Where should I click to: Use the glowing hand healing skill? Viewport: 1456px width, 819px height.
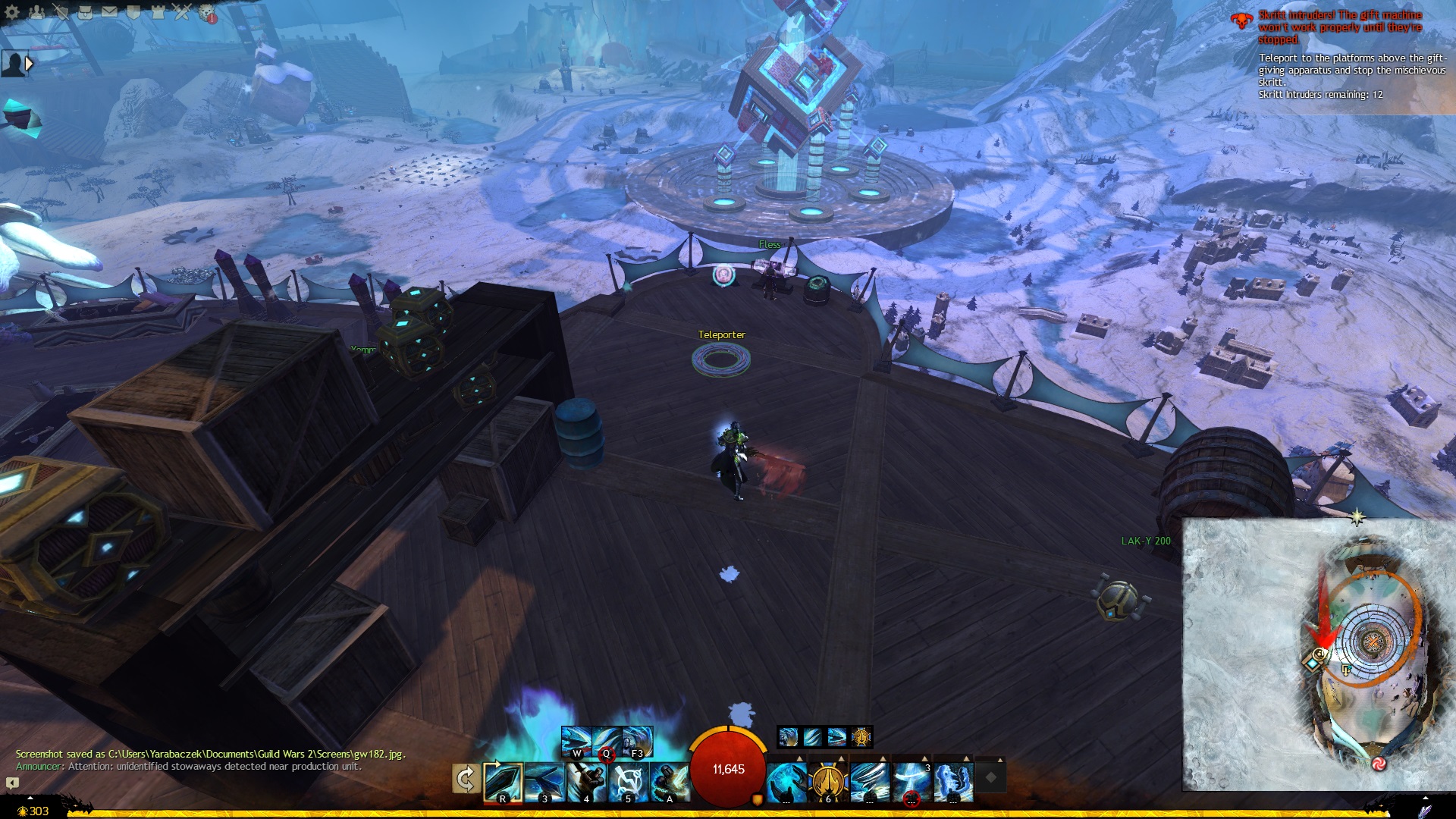pyautogui.click(x=786, y=782)
